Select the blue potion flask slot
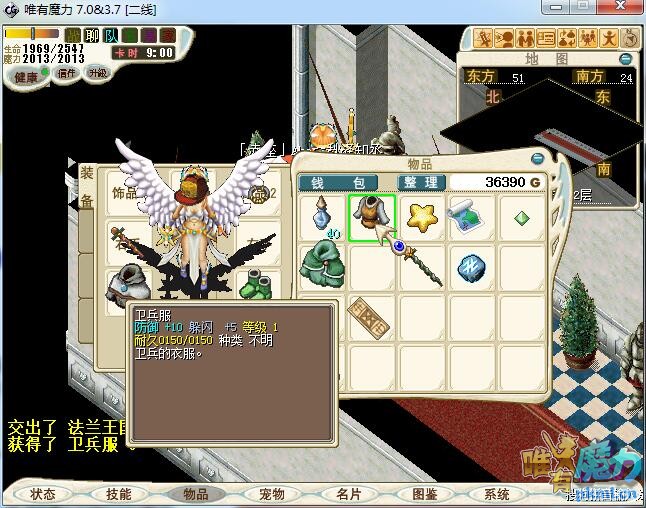Viewport: 646px width, 508px height. (322, 216)
